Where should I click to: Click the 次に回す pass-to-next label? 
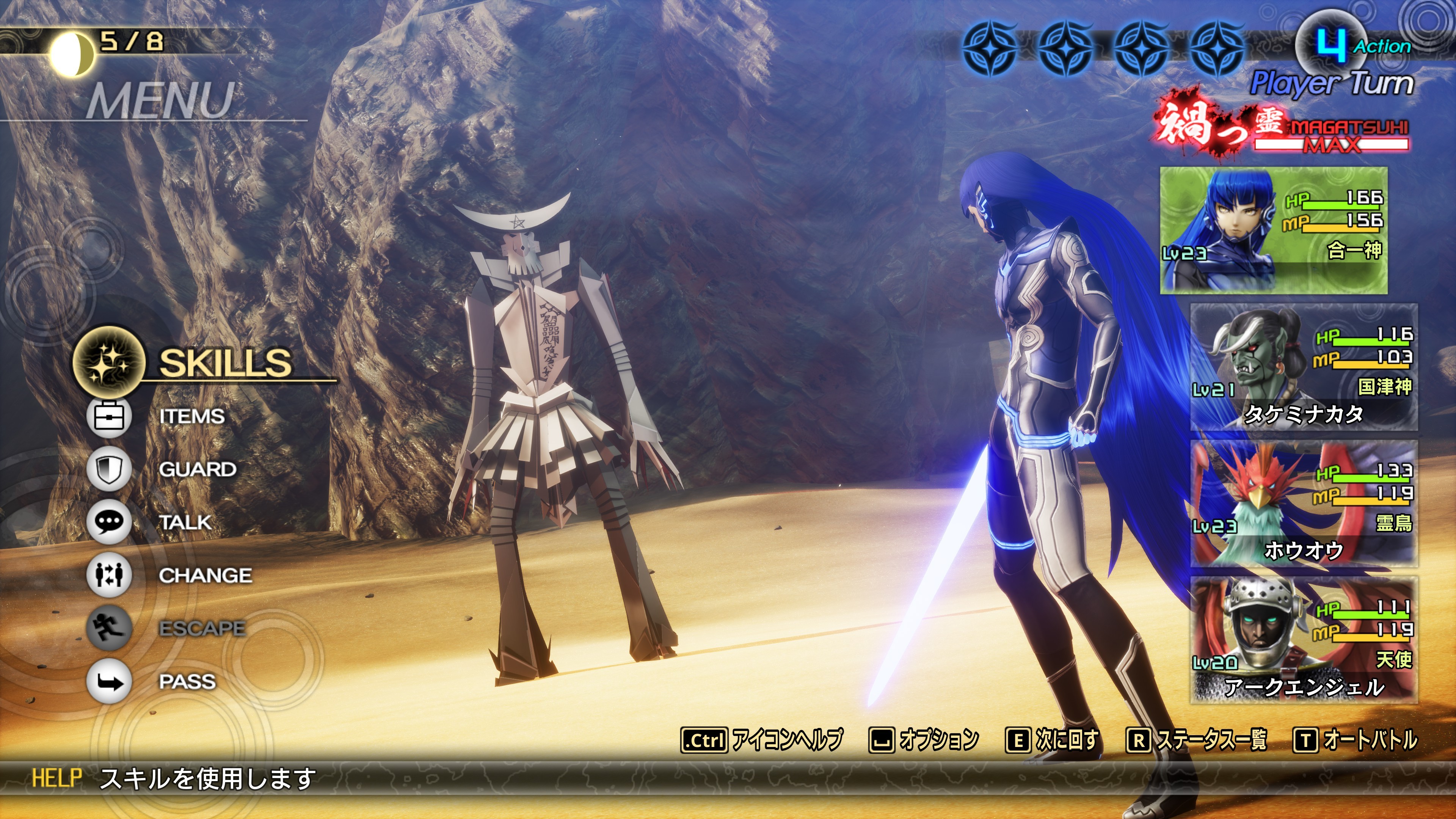pos(1067,740)
